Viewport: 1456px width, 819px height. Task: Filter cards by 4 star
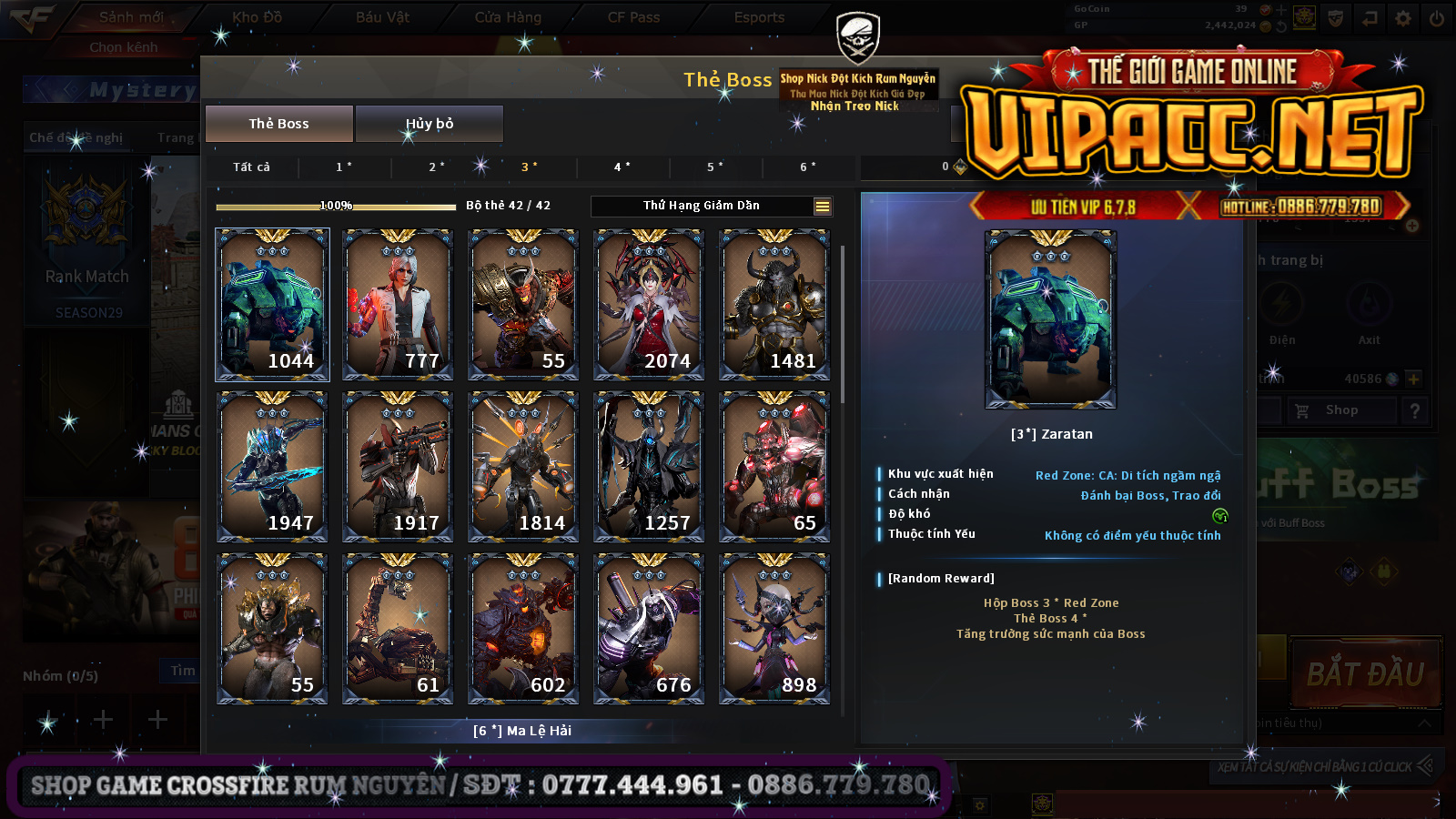coord(622,167)
